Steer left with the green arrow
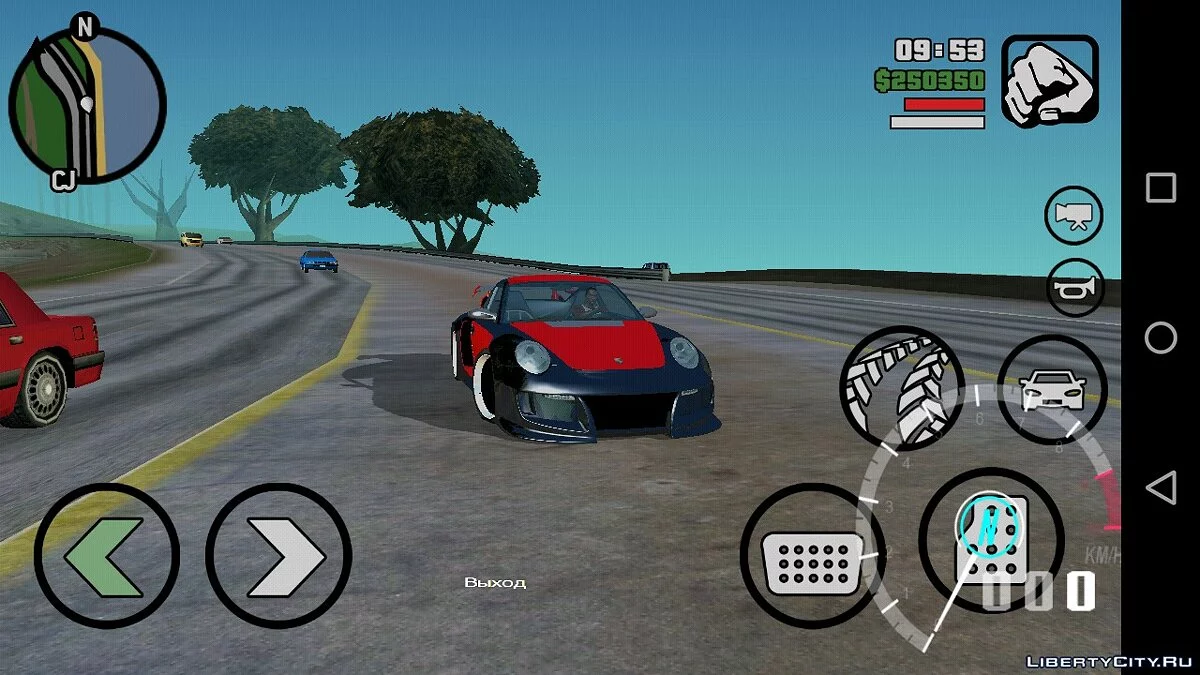The width and height of the screenshot is (1200, 675). point(107,555)
